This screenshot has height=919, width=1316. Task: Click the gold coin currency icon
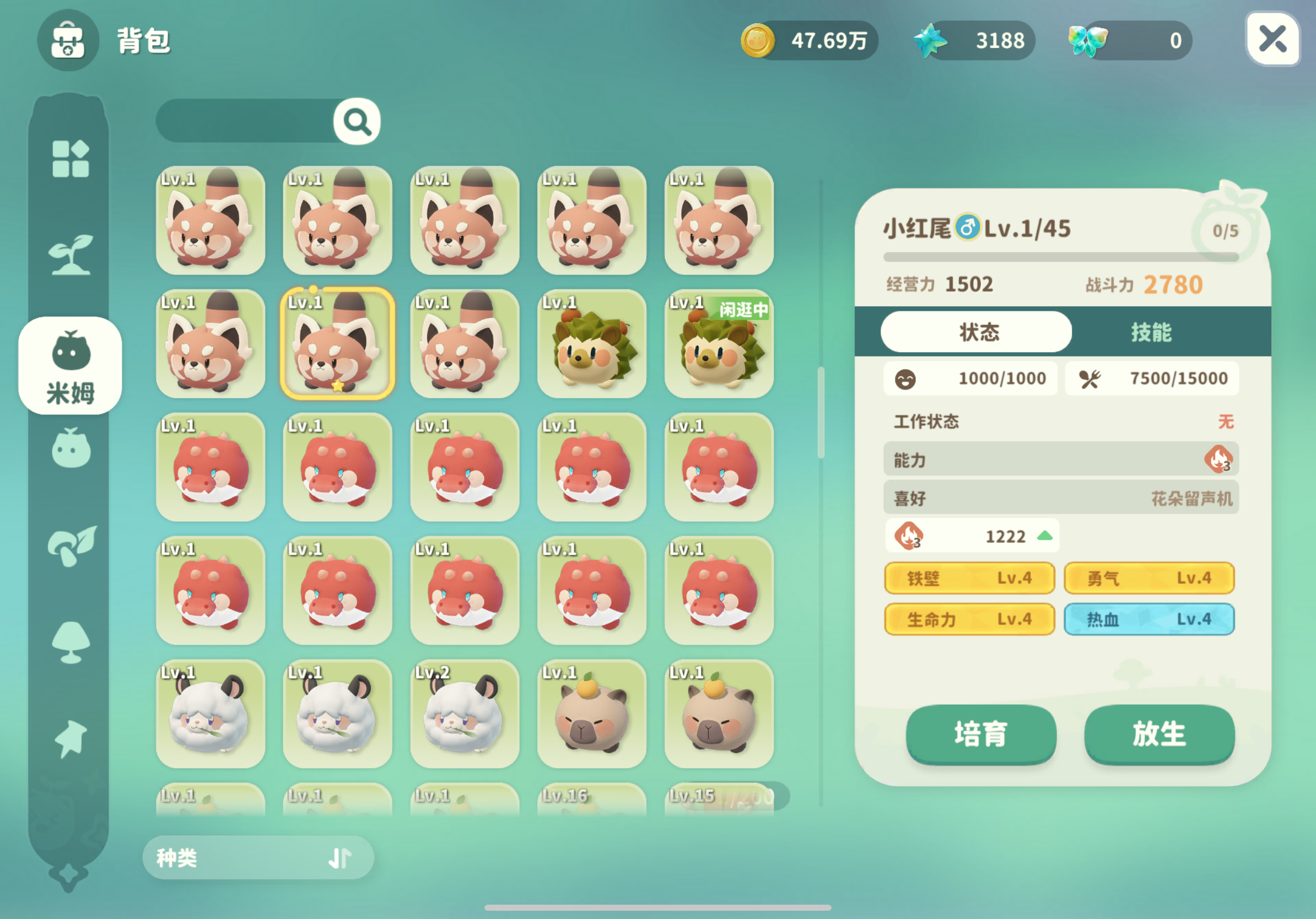tap(758, 41)
